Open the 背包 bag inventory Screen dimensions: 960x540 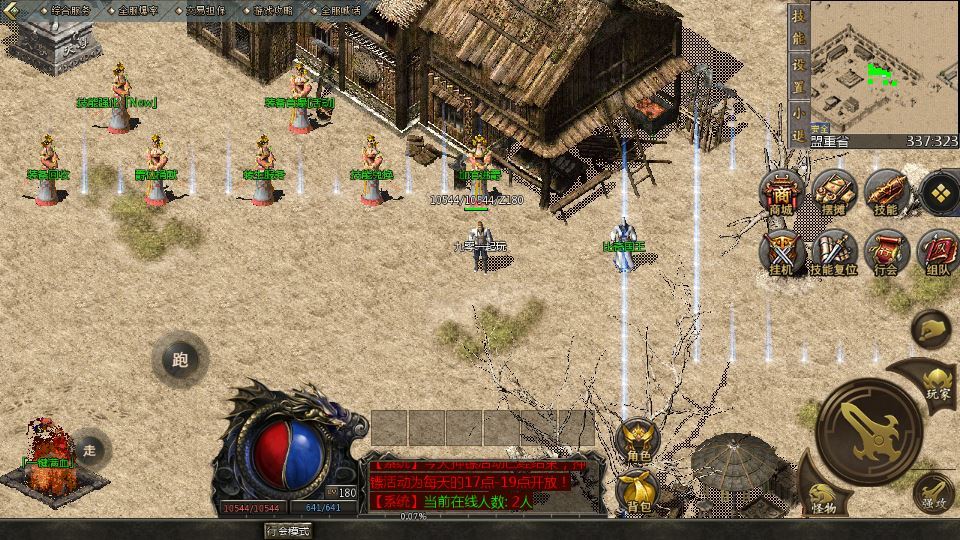[x=638, y=490]
